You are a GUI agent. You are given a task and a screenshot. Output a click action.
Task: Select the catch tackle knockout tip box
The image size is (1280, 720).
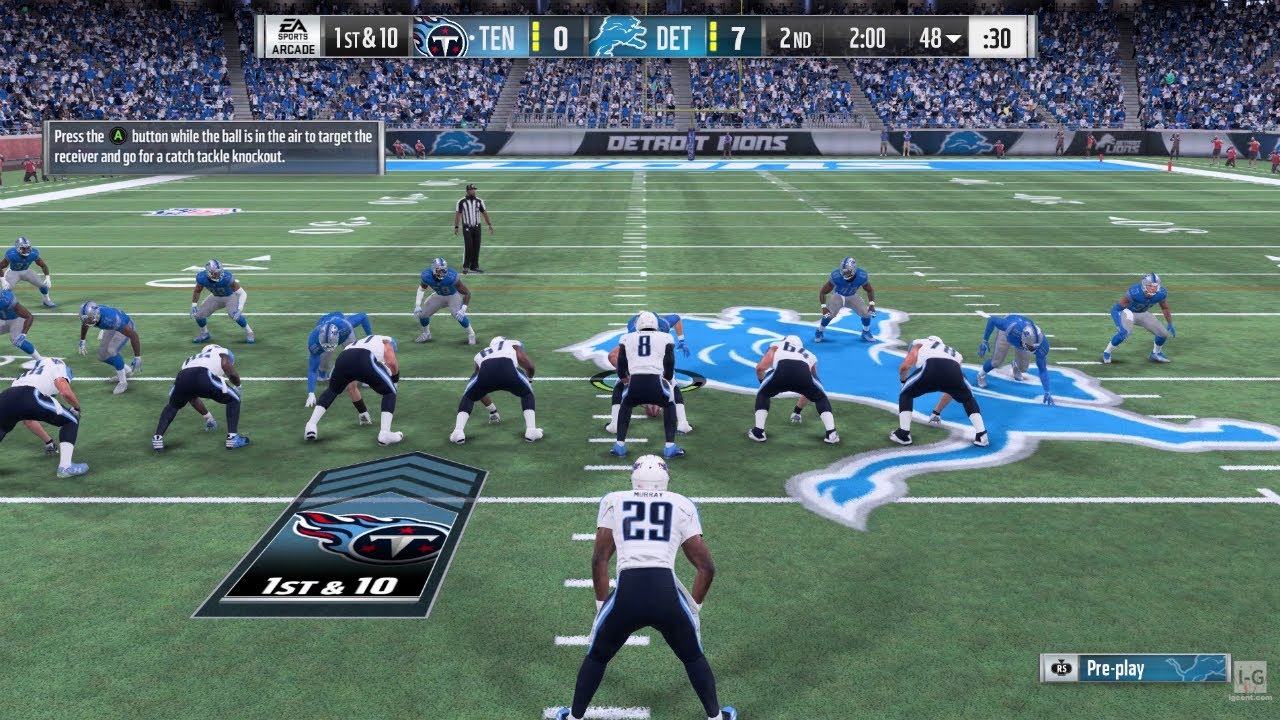point(214,147)
